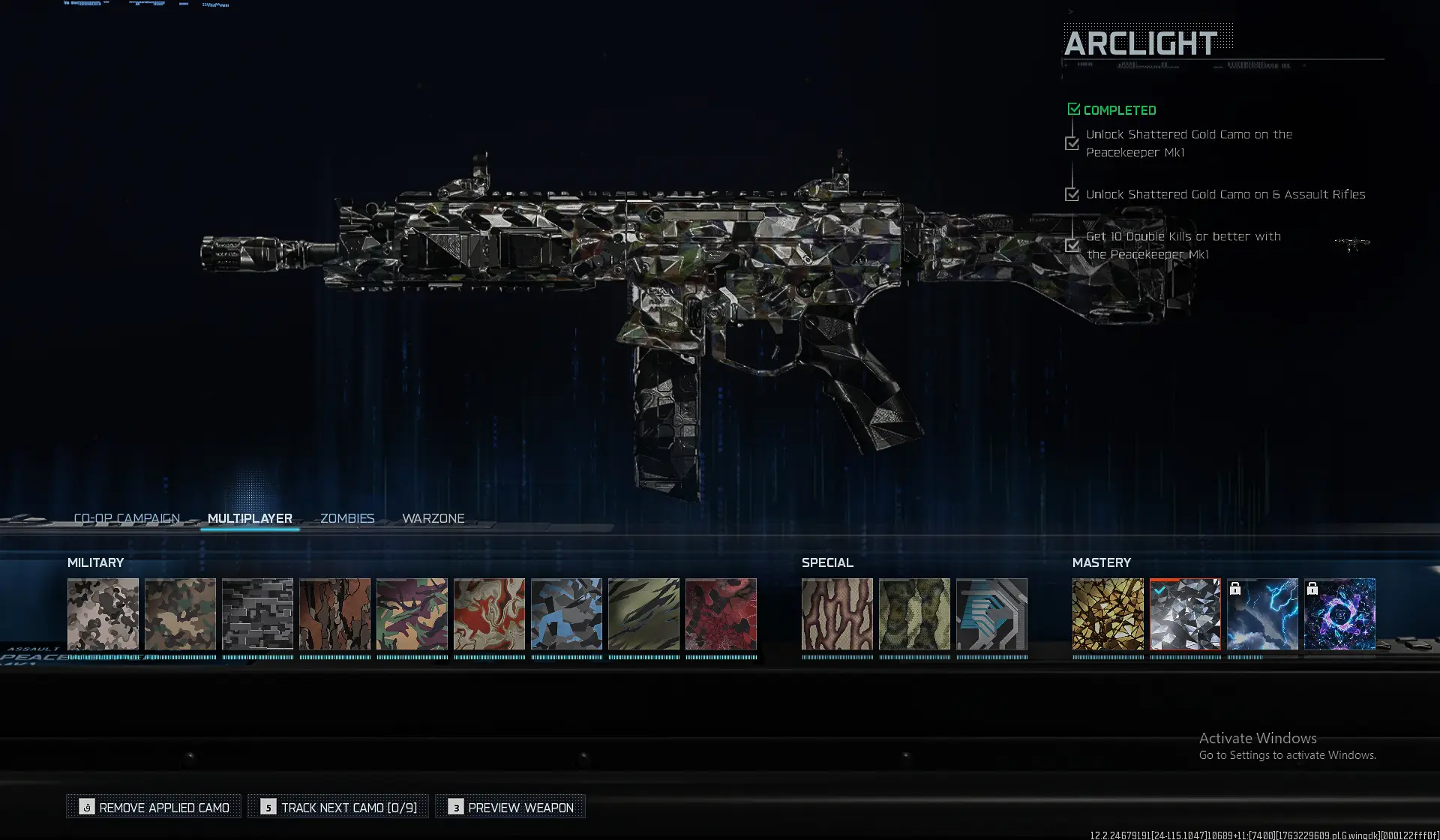The height and width of the screenshot is (840, 1440).
Task: Apply the green Woodland Military camo
Action: point(181,613)
